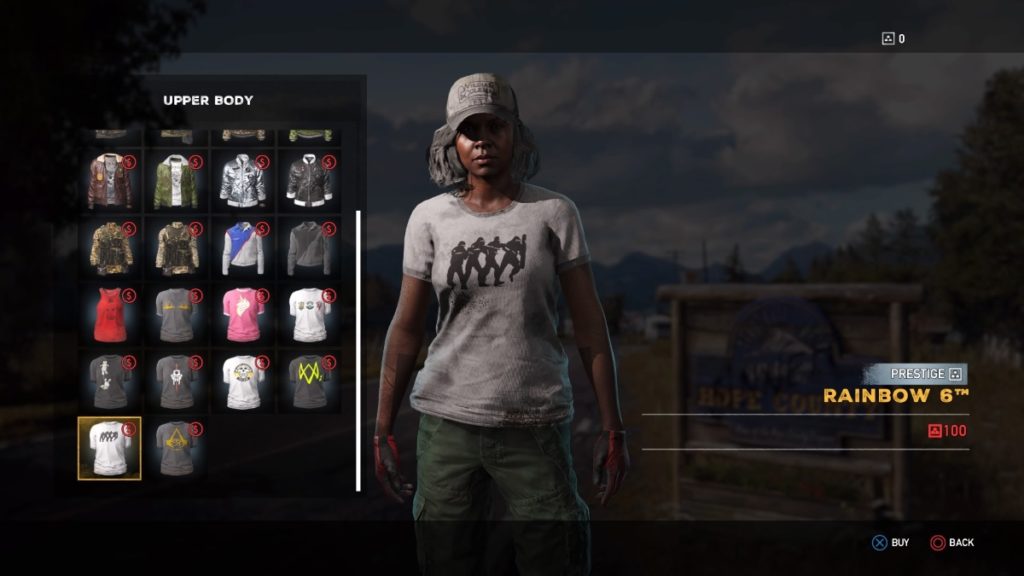Select the highlighted Rainbow 6 white t-shirt
Screen dimensions: 1024x576
109,448
